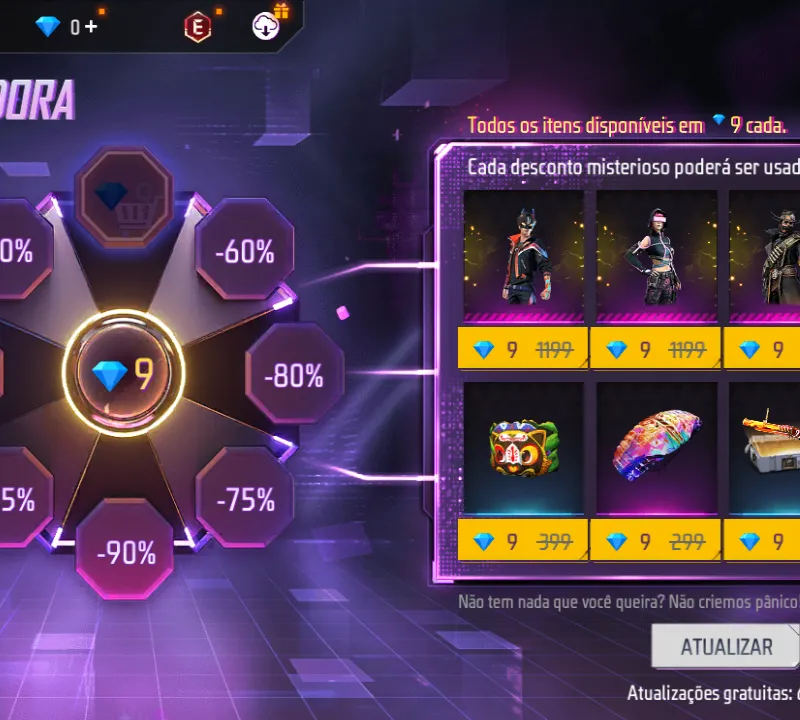Add diamonds with the plus button
The height and width of the screenshot is (720, 800).
point(91,27)
